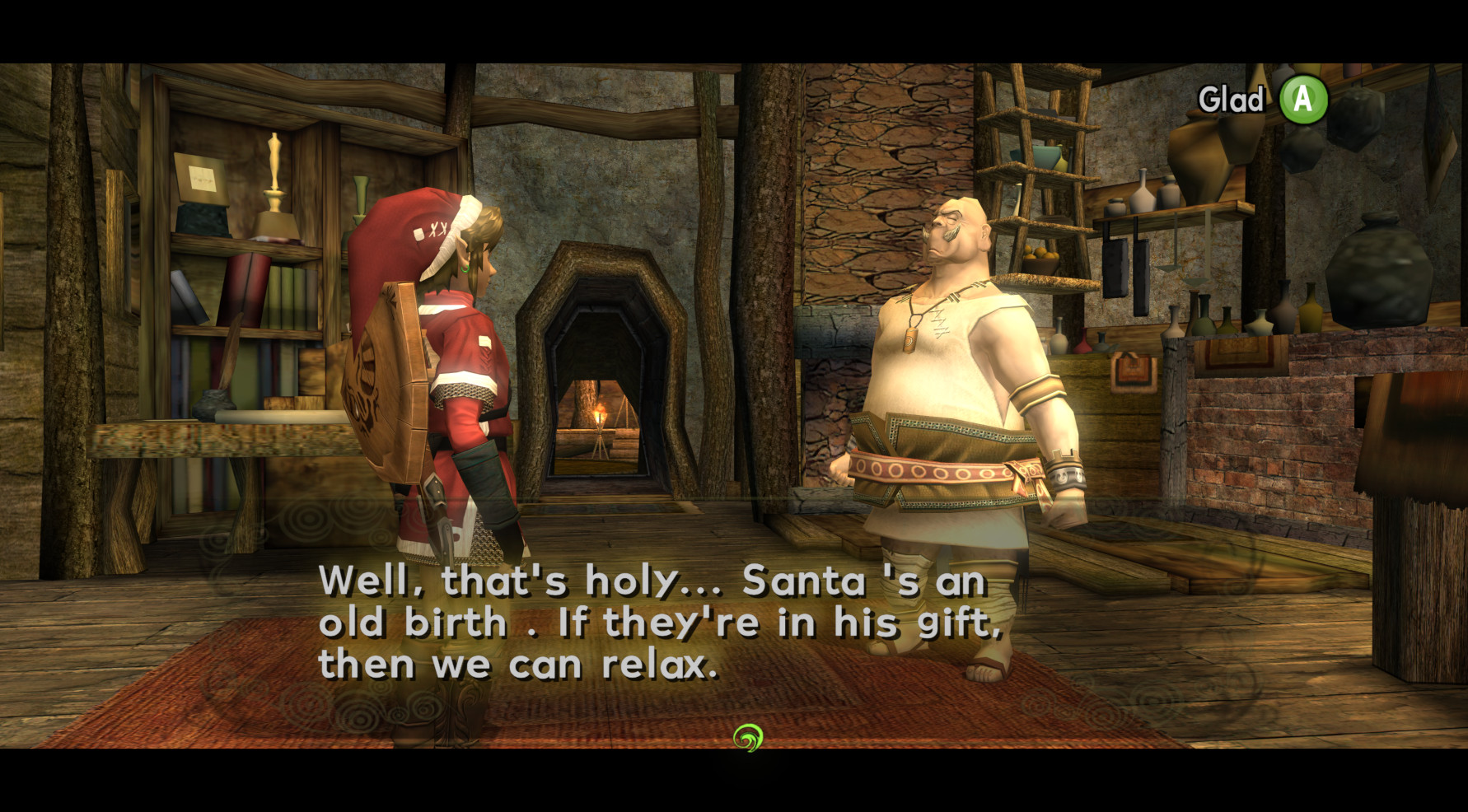Click the wooden shield on Link's back
Image resolution: width=1468 pixels, height=812 pixels.
pos(383,387)
